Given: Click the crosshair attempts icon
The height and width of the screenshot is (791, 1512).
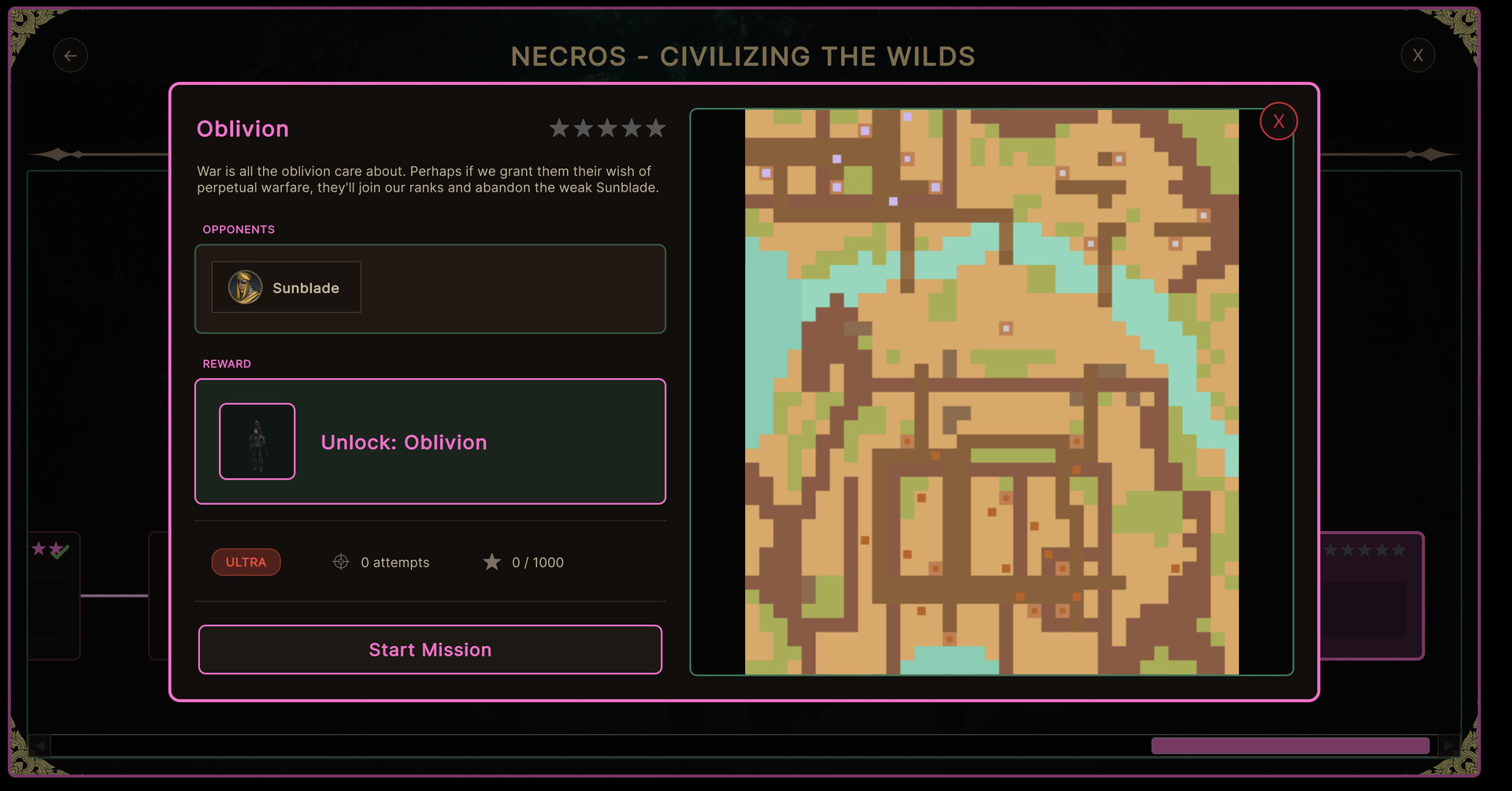Looking at the screenshot, I should [x=340, y=562].
